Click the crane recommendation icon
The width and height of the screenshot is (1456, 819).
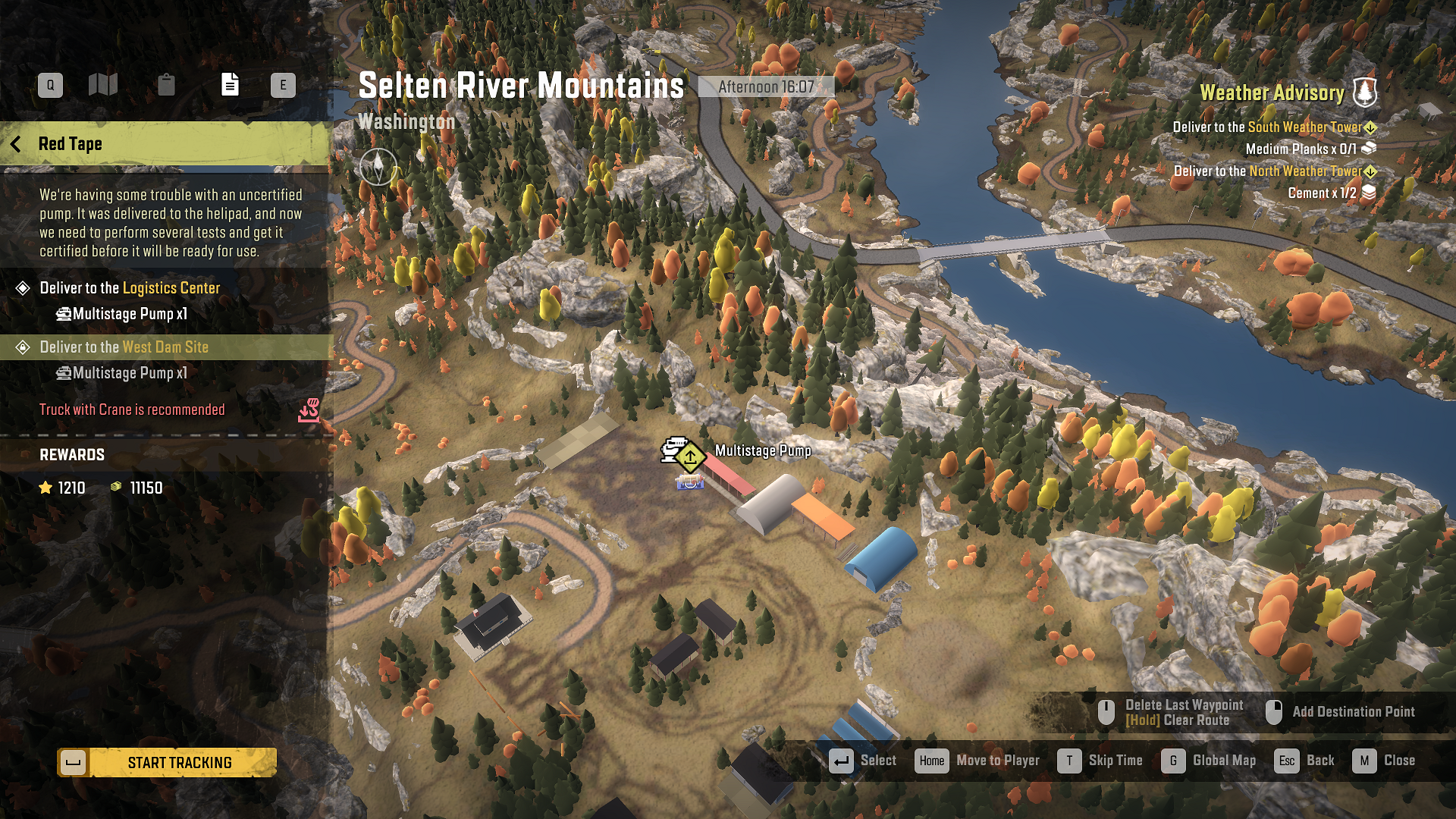click(x=309, y=410)
